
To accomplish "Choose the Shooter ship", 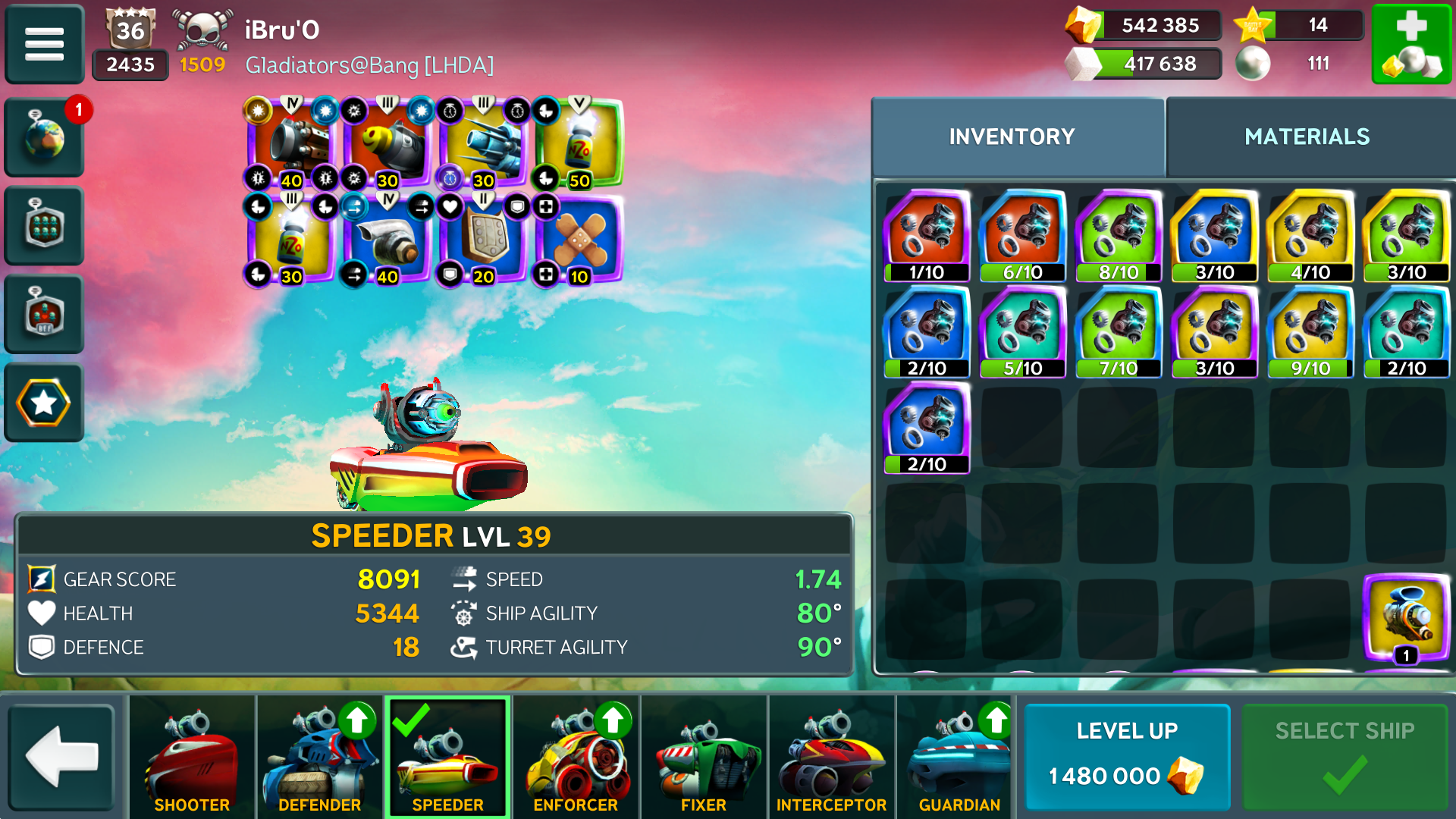I will [192, 757].
